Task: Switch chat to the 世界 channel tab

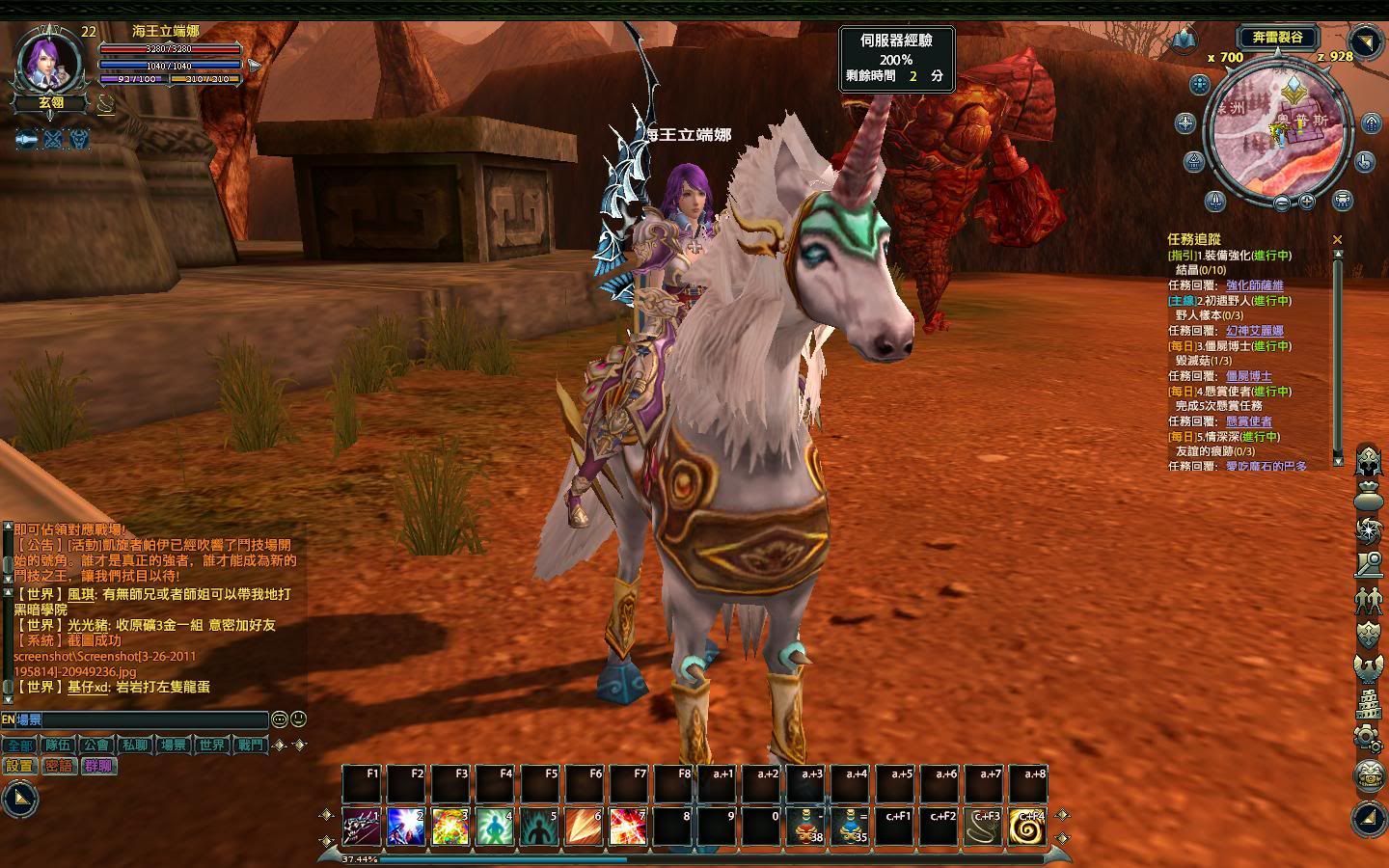Action: pos(211,745)
